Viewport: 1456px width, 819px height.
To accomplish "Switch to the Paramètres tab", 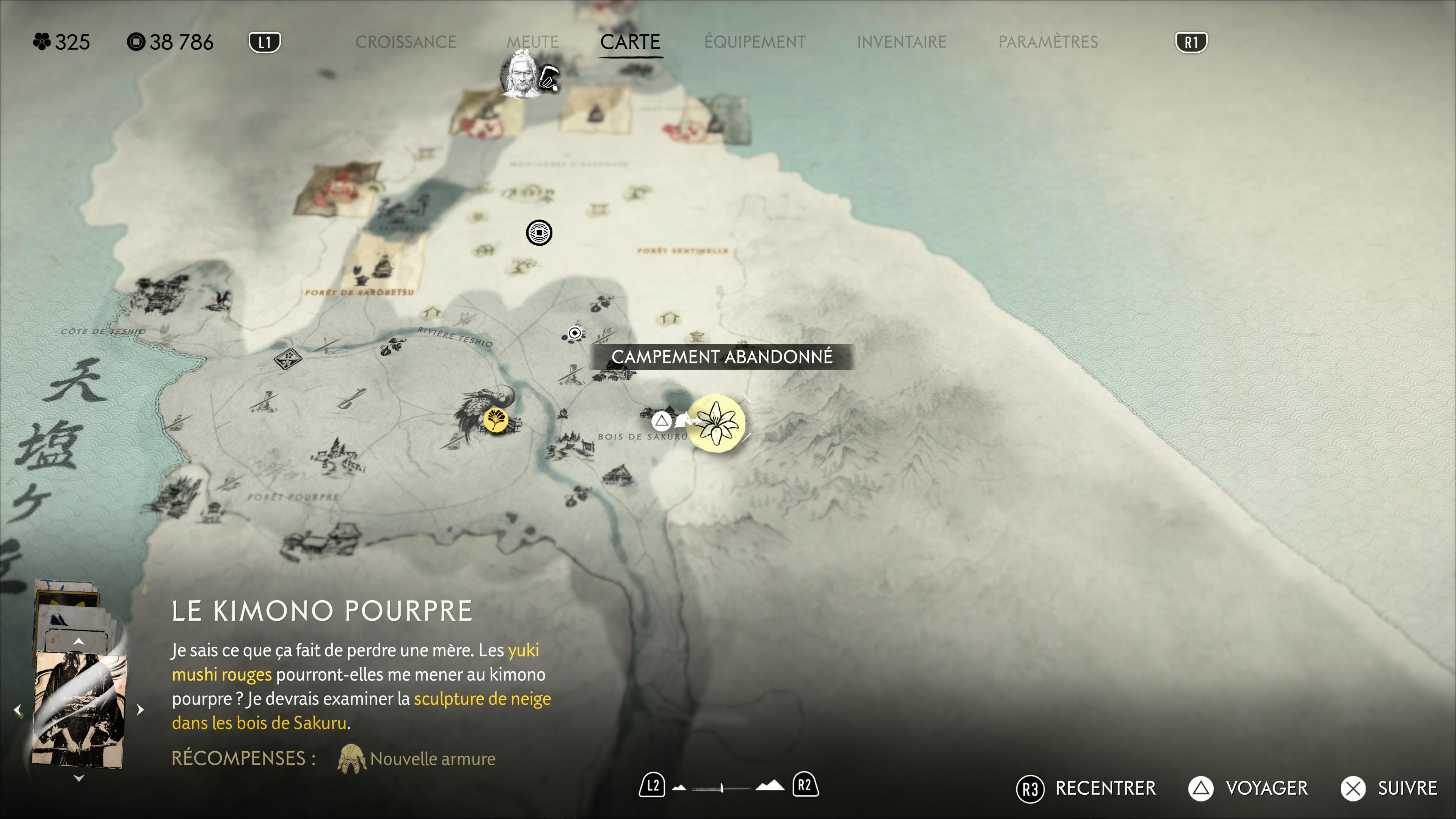I will click(1047, 42).
